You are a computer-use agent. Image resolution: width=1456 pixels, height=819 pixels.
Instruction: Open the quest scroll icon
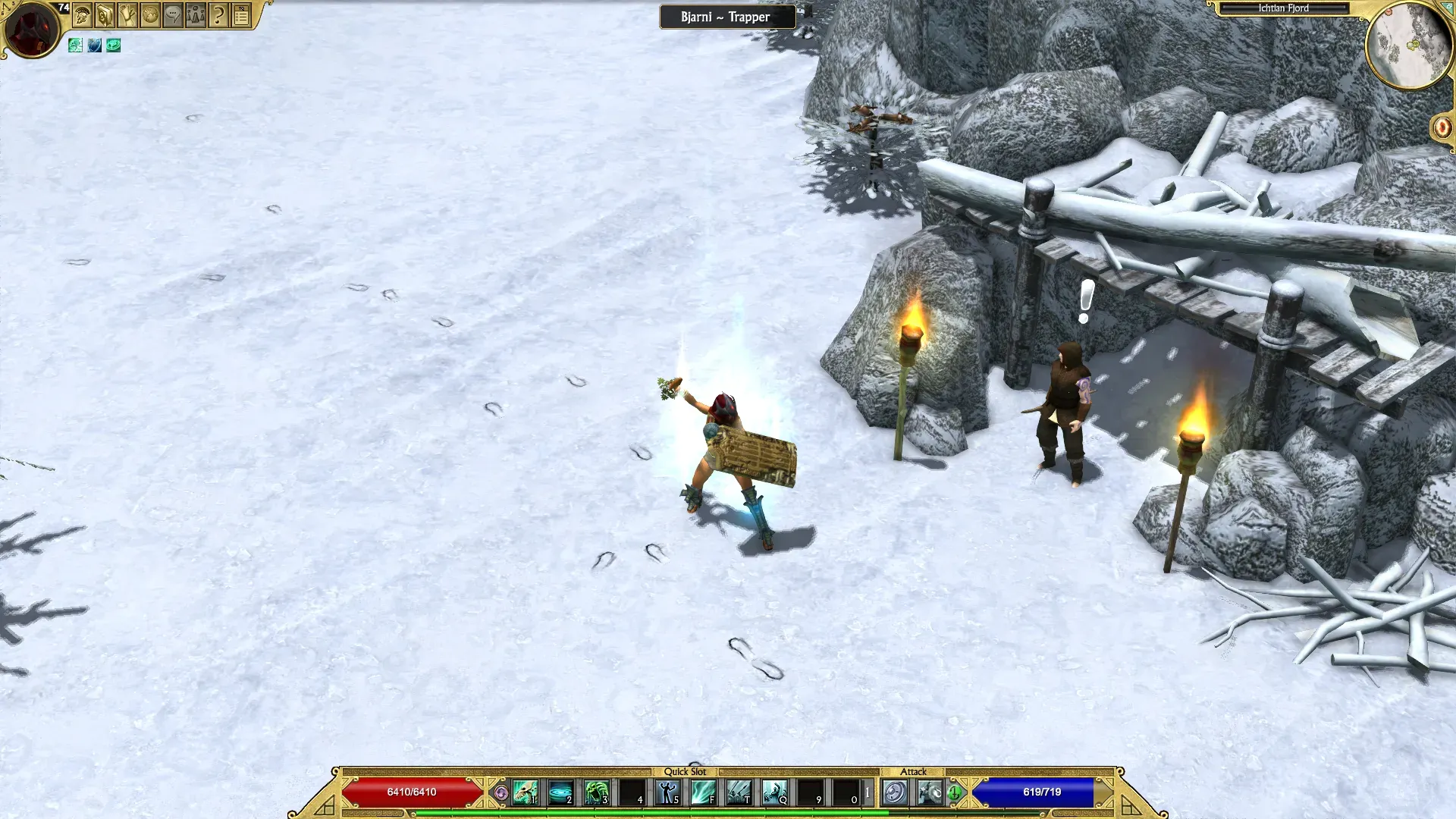[127, 15]
